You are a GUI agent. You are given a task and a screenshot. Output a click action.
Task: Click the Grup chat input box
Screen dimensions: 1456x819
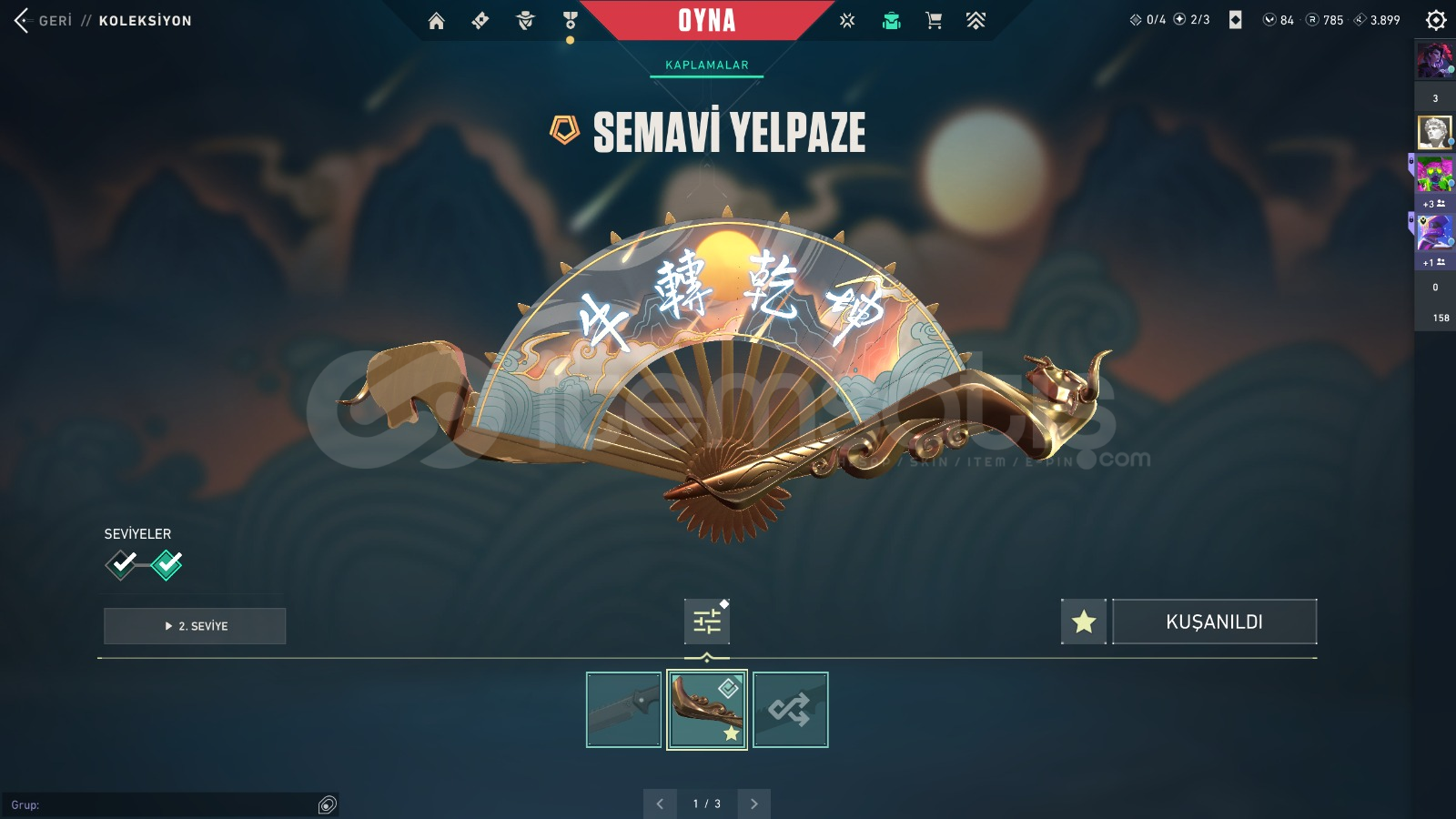coord(164,805)
